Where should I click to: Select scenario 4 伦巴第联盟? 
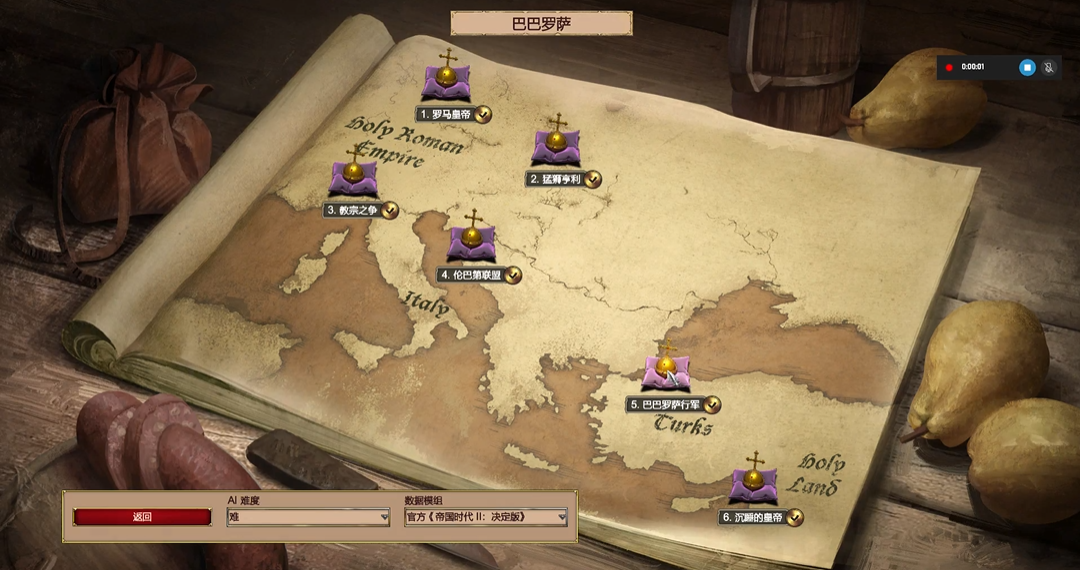point(471,243)
